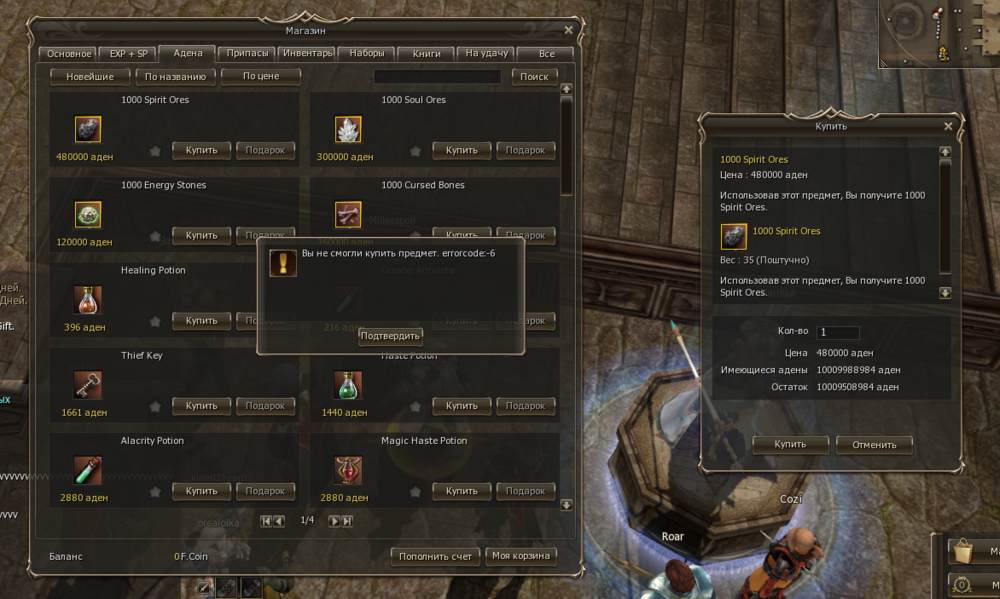
Task: Buy 1000 Soul Ores
Action: click(461, 150)
